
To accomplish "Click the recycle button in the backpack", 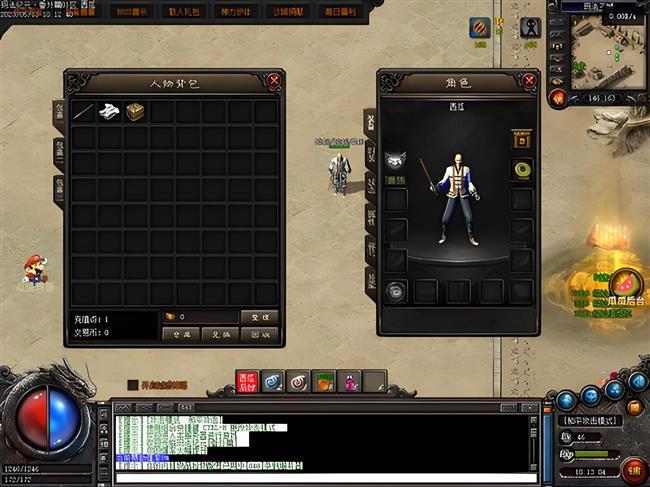I will coord(259,335).
